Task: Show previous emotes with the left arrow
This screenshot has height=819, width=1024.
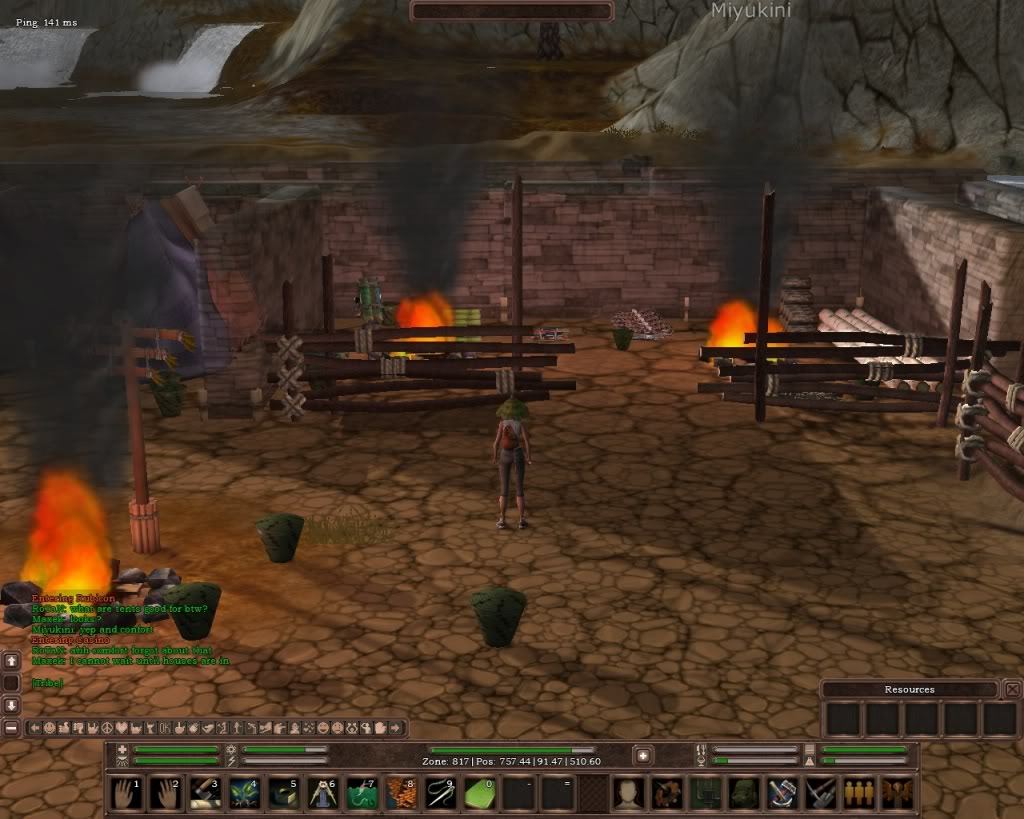Action: pyautogui.click(x=34, y=728)
